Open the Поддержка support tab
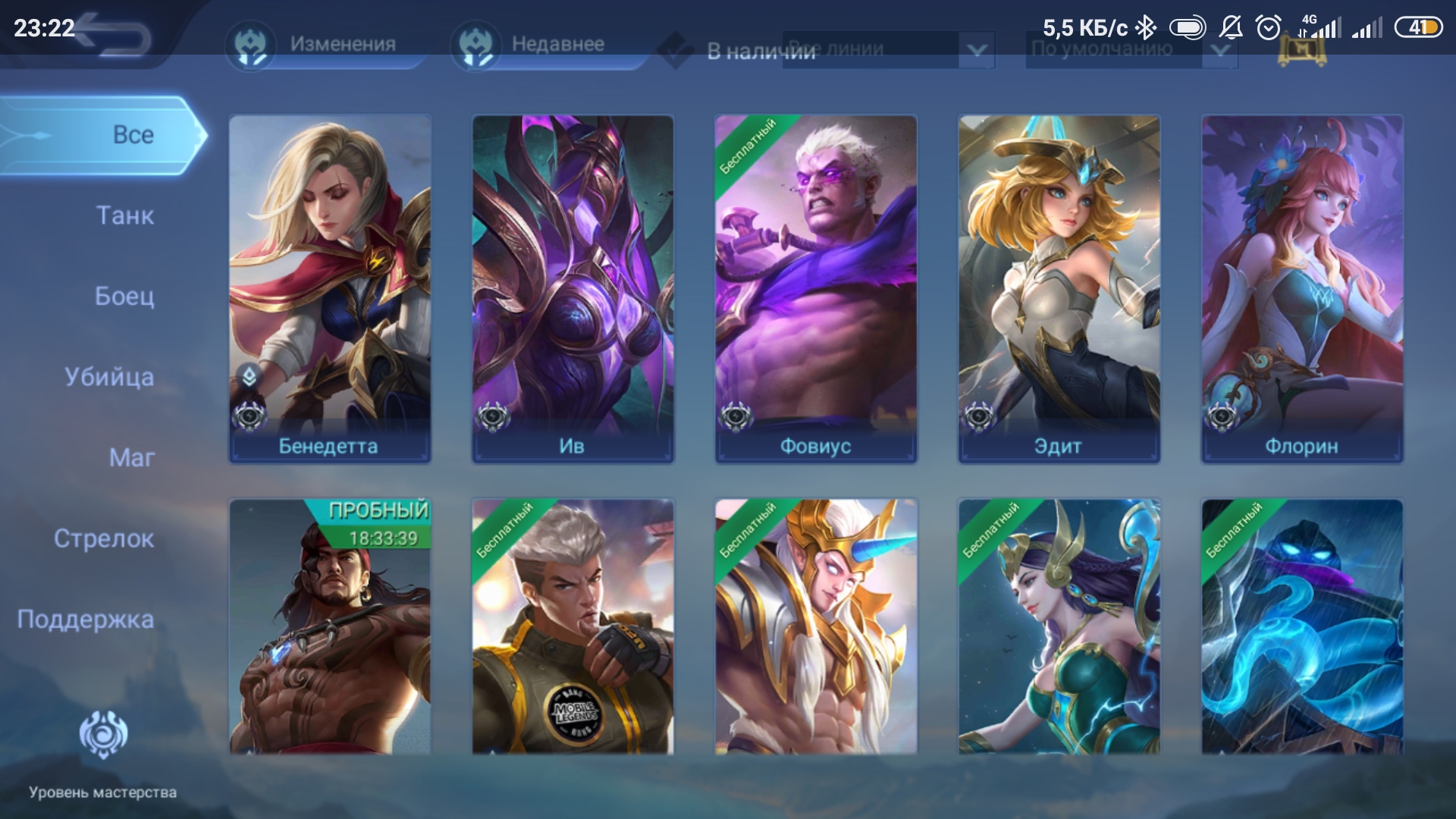 [x=86, y=620]
